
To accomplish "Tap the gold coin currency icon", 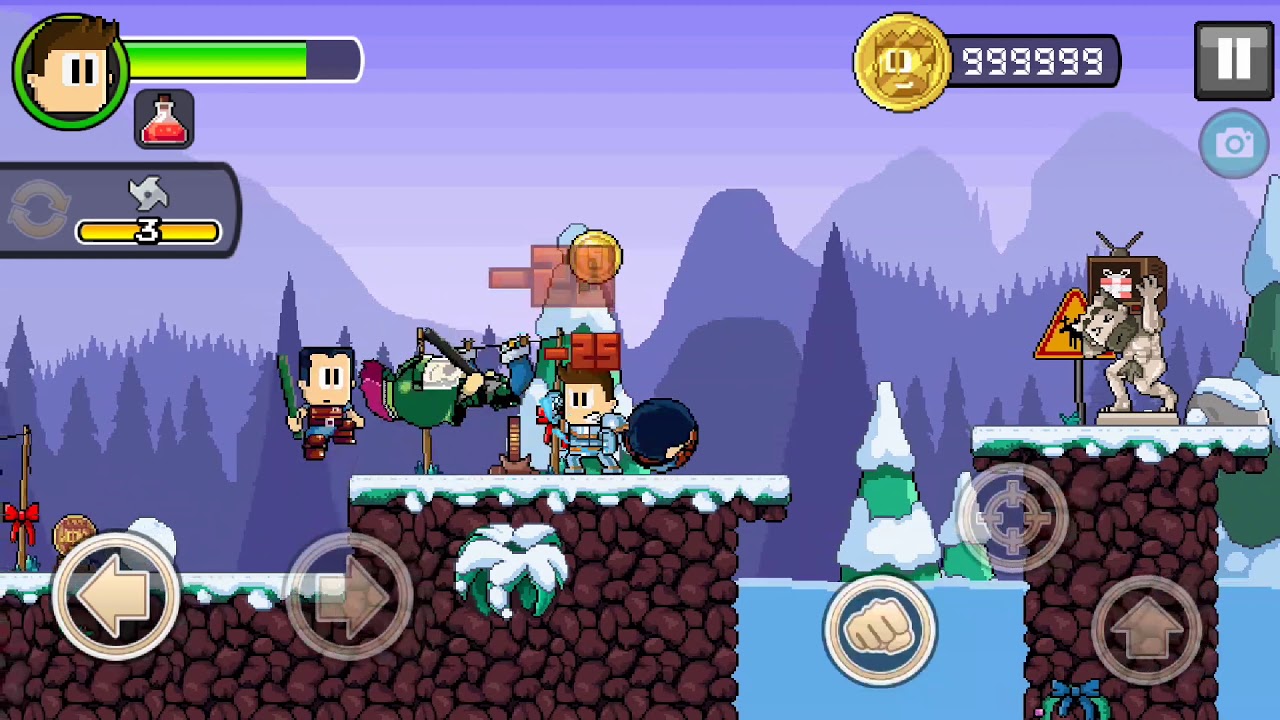I will 901,62.
